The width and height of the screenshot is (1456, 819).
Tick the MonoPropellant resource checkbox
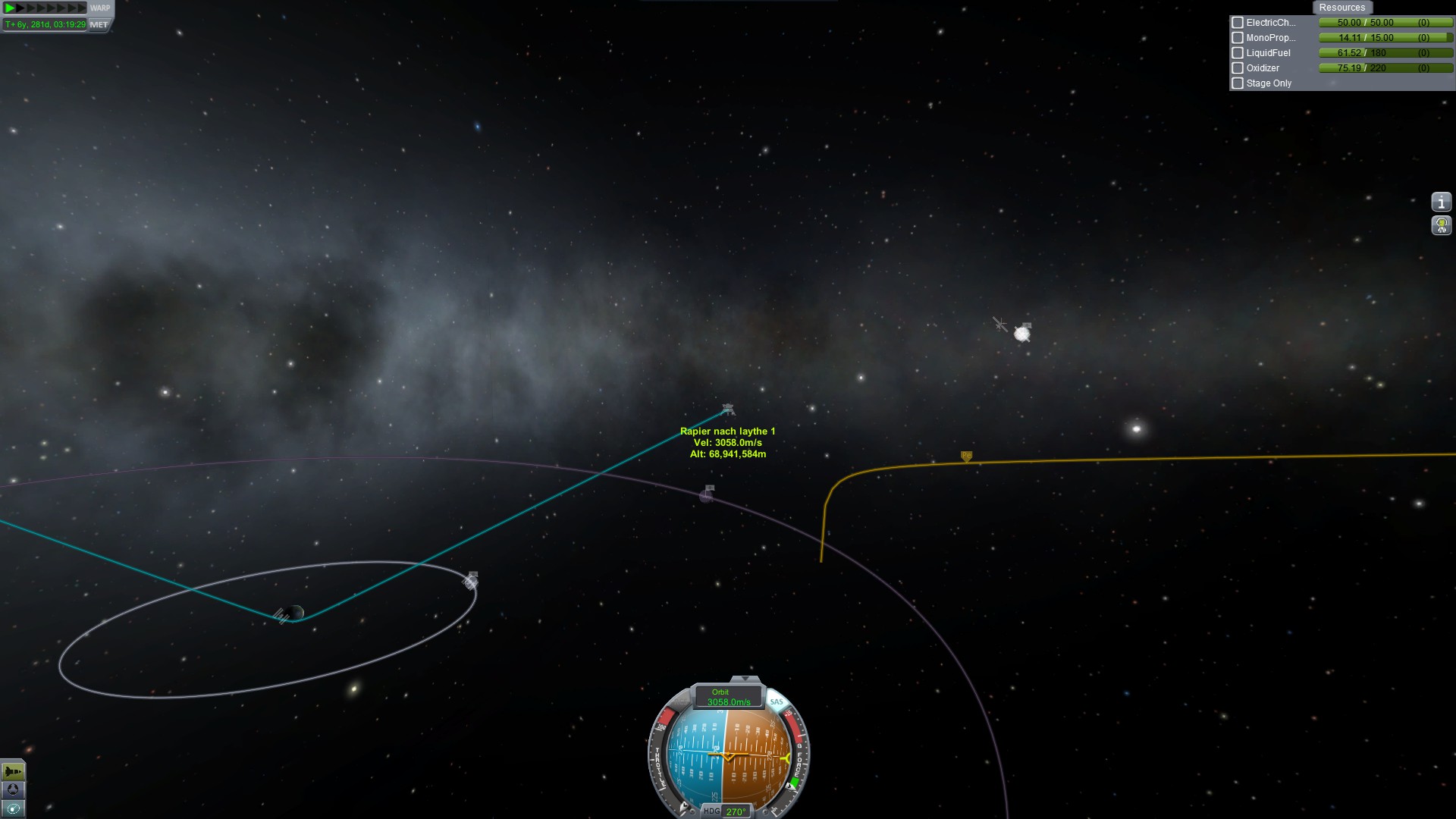[x=1238, y=38]
